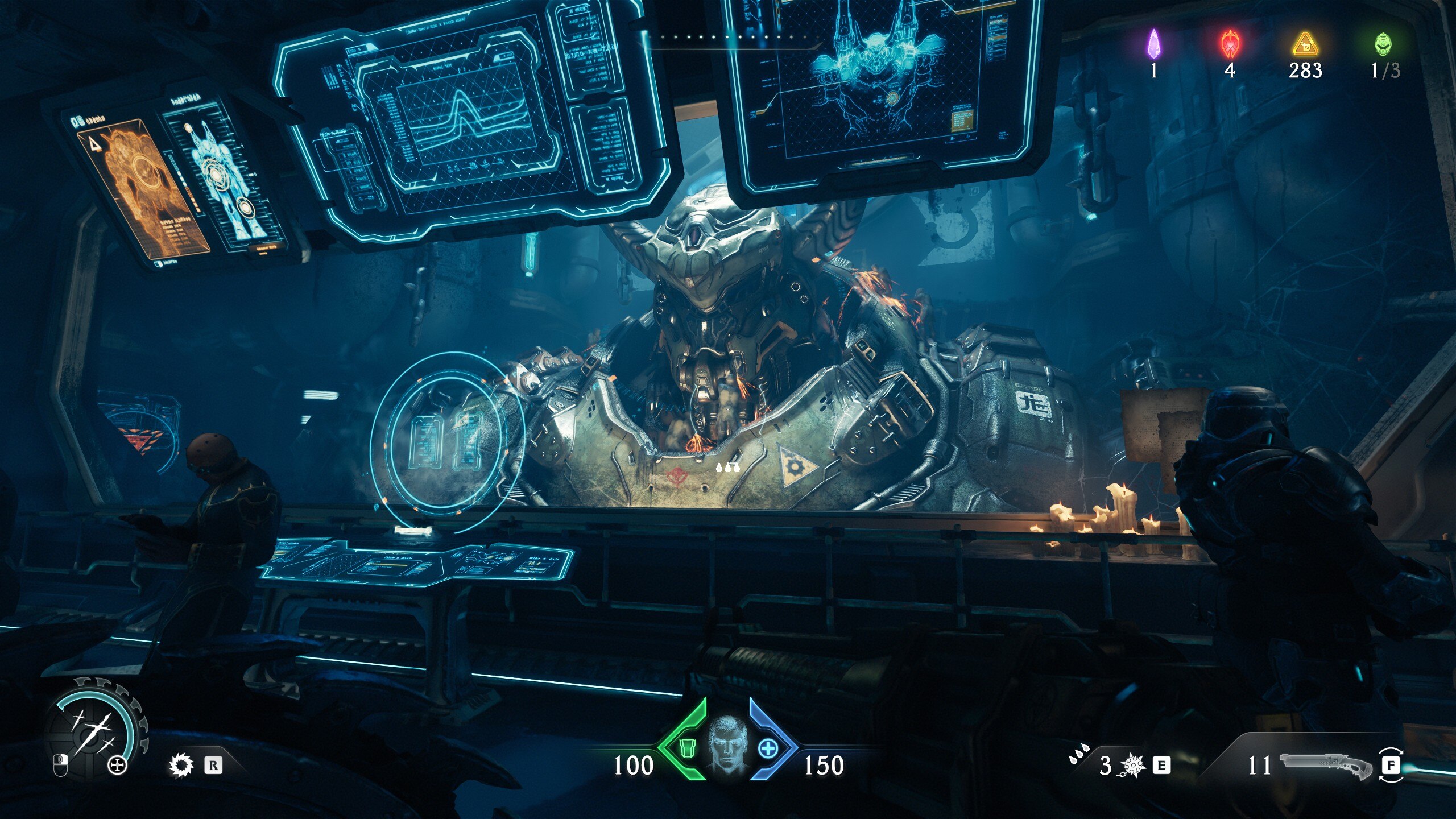Activate the shield saw throw icon

click(181, 765)
